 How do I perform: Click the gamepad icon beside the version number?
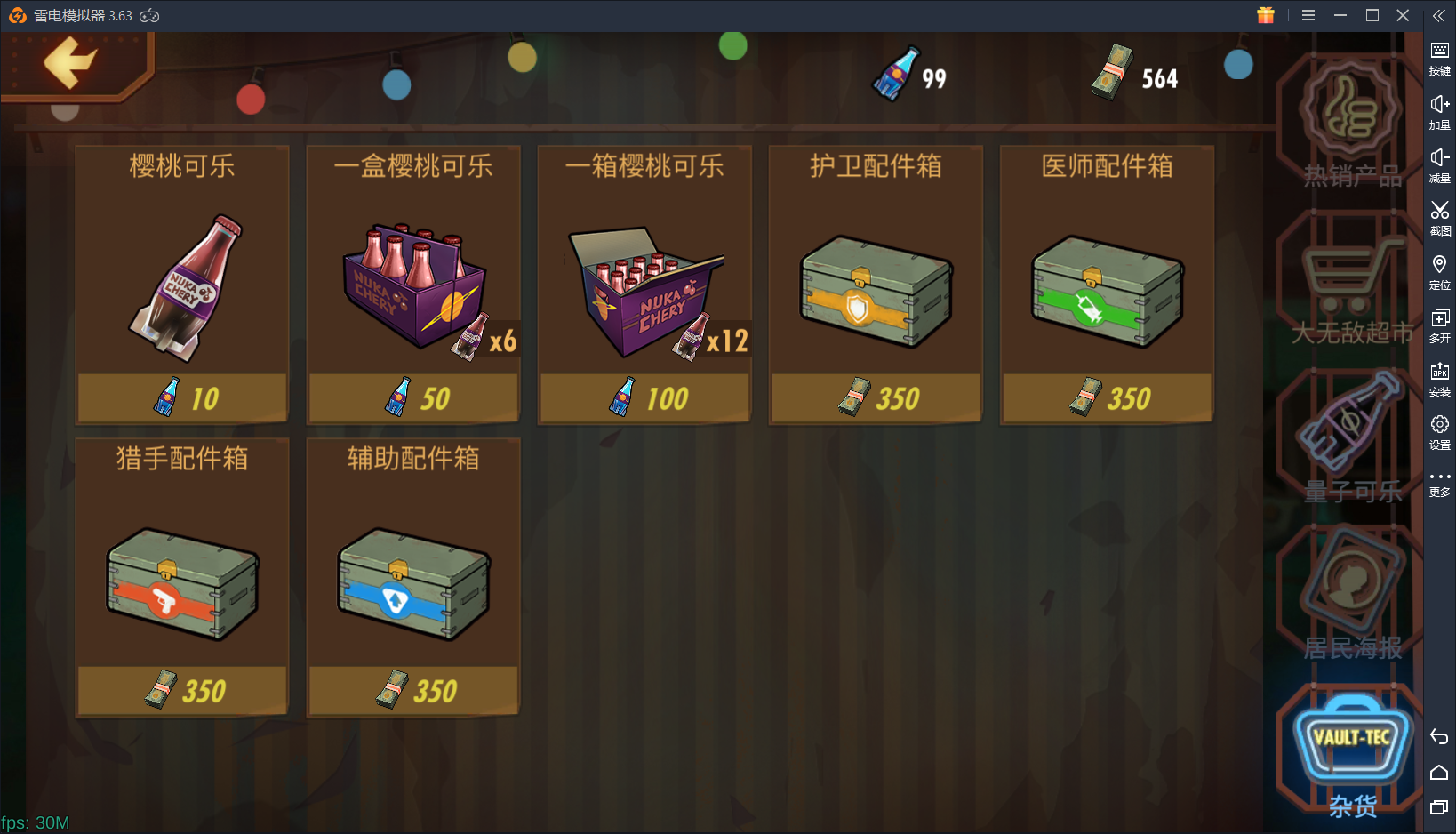coord(149,15)
